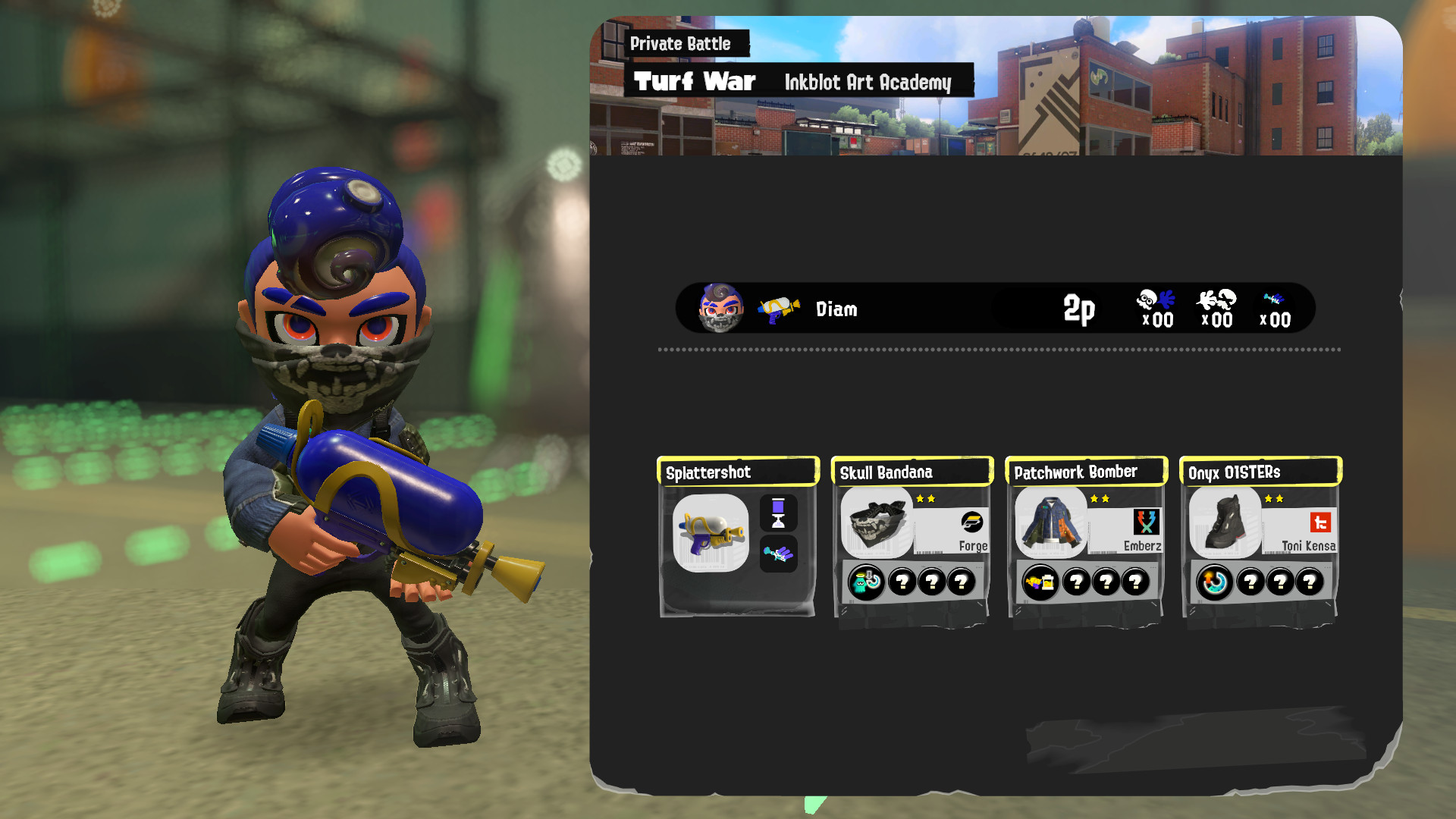
Task: Open the Quick Respawn ability on Skull Bandana
Action: (864, 582)
